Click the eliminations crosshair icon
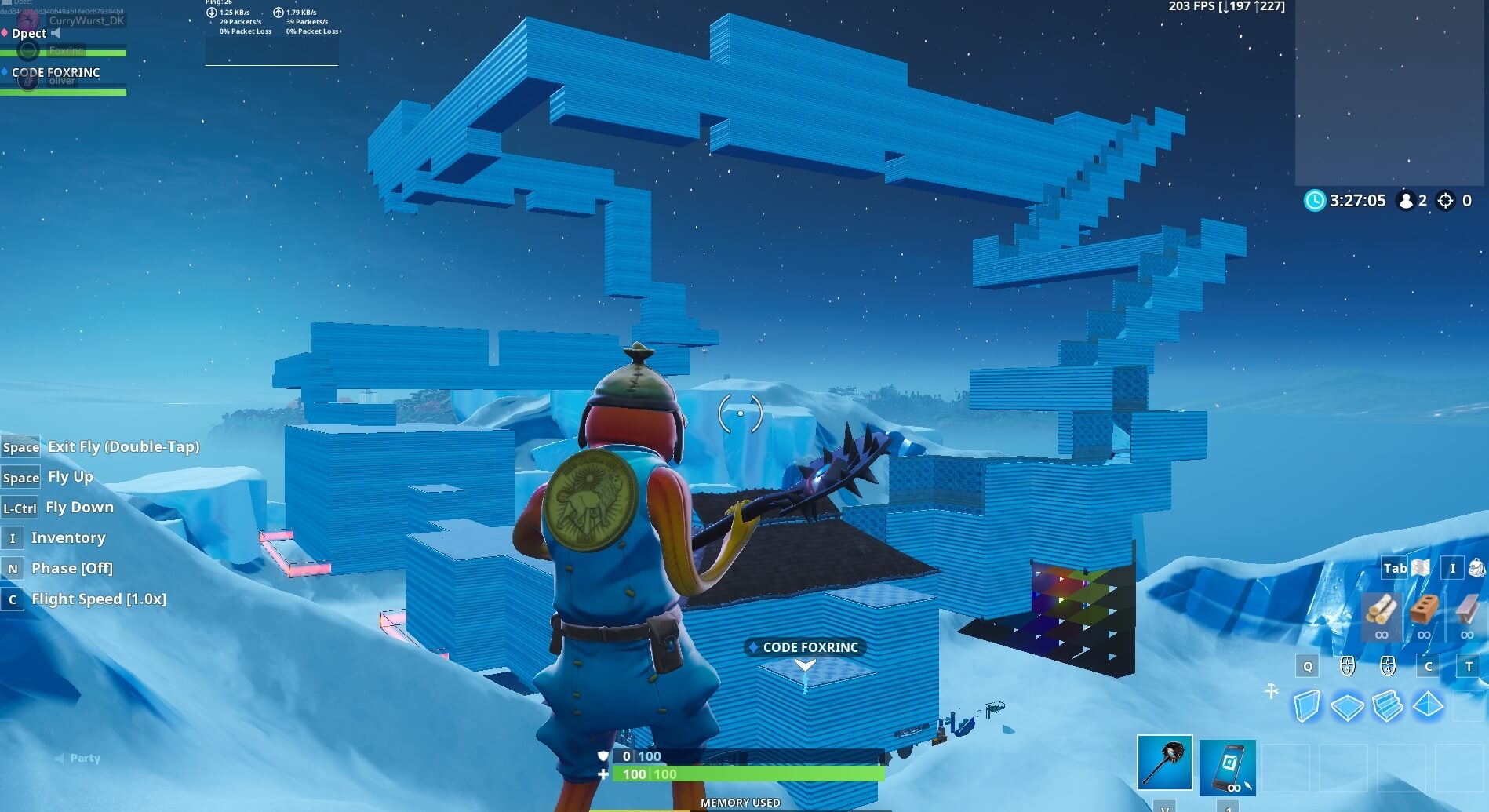The width and height of the screenshot is (1489, 812). point(1446,201)
